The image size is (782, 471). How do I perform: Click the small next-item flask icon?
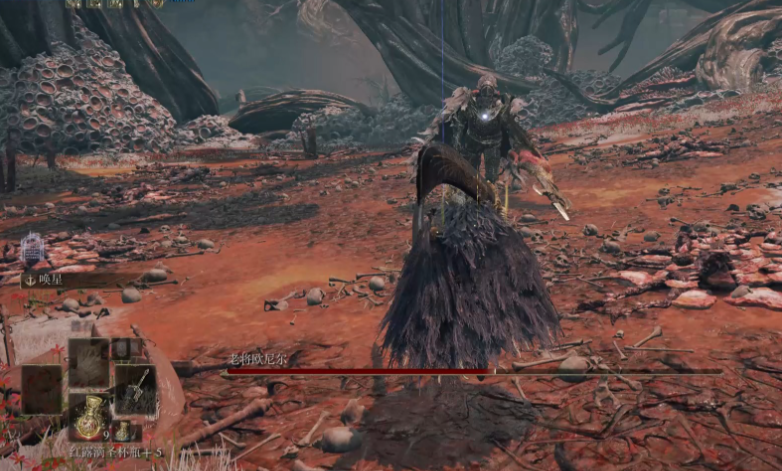click(x=123, y=431)
